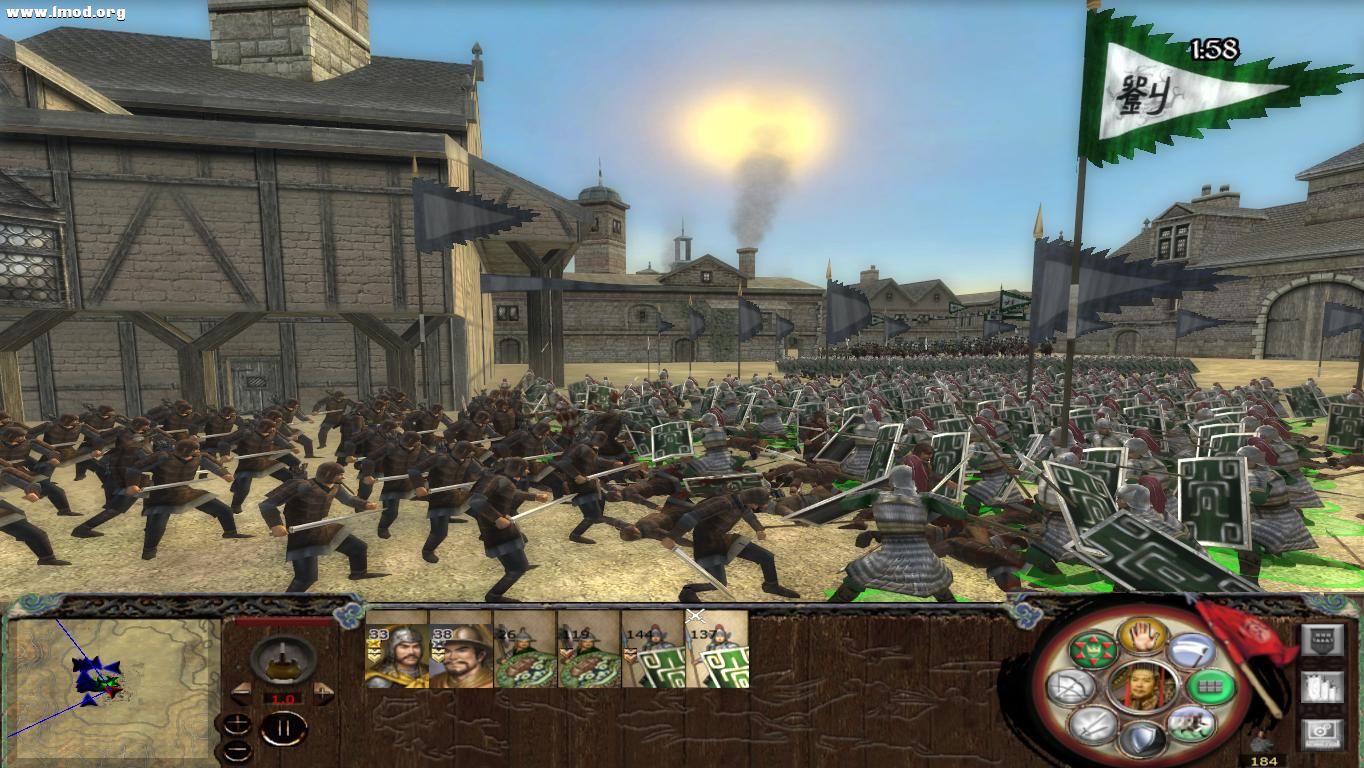Click the 1.0 speed display
Viewport: 1364px width, 768px height.
coord(282,698)
